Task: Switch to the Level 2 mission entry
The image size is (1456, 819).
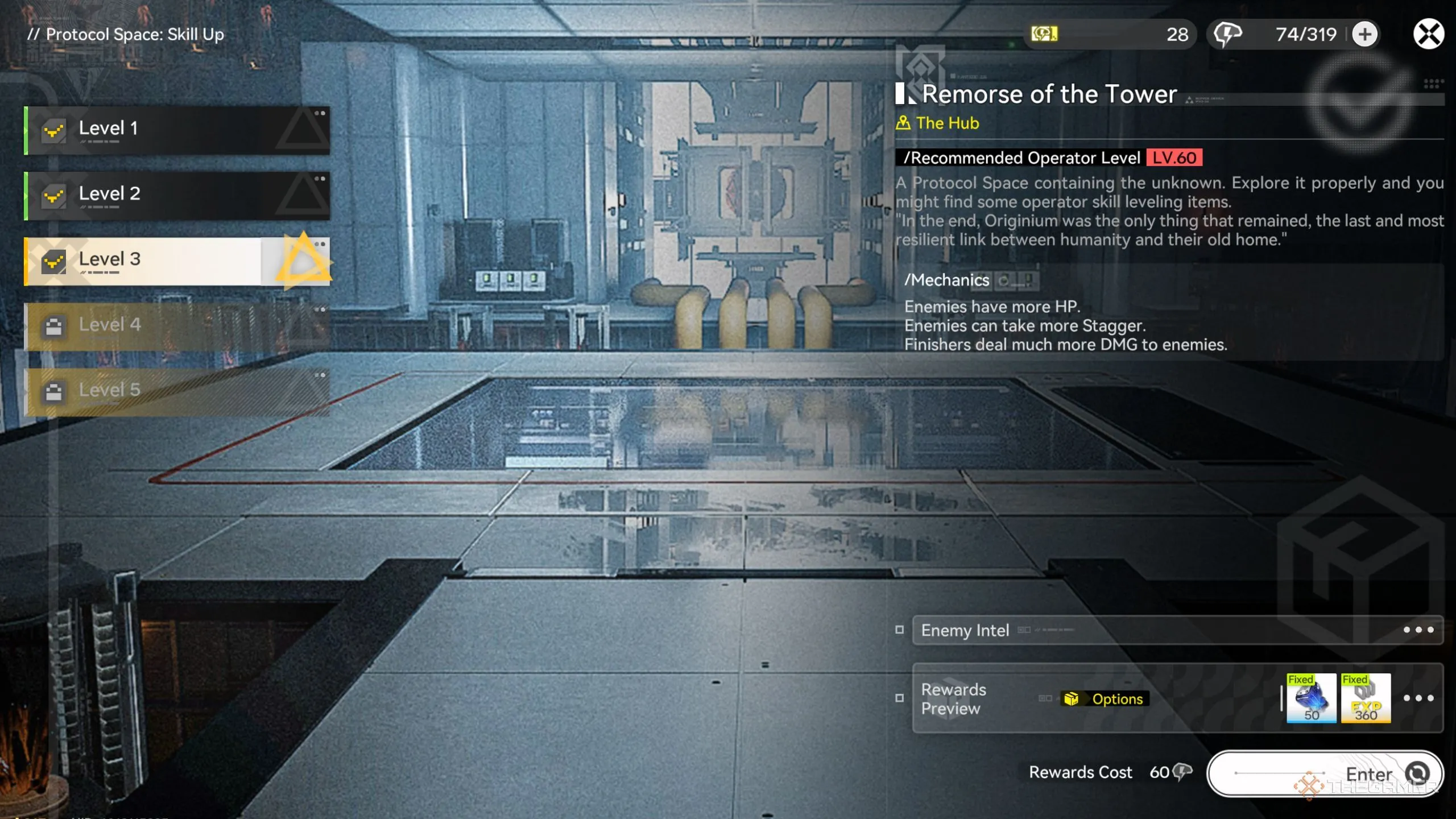Action: click(142, 194)
